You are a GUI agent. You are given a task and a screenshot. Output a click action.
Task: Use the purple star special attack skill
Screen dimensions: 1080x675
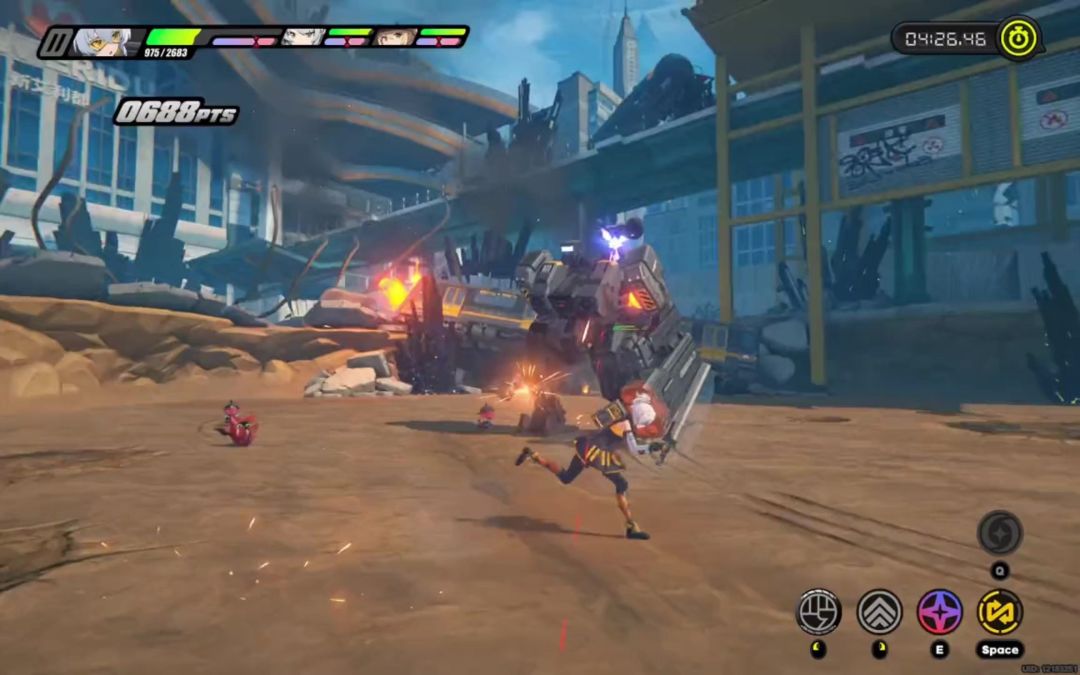click(x=939, y=611)
